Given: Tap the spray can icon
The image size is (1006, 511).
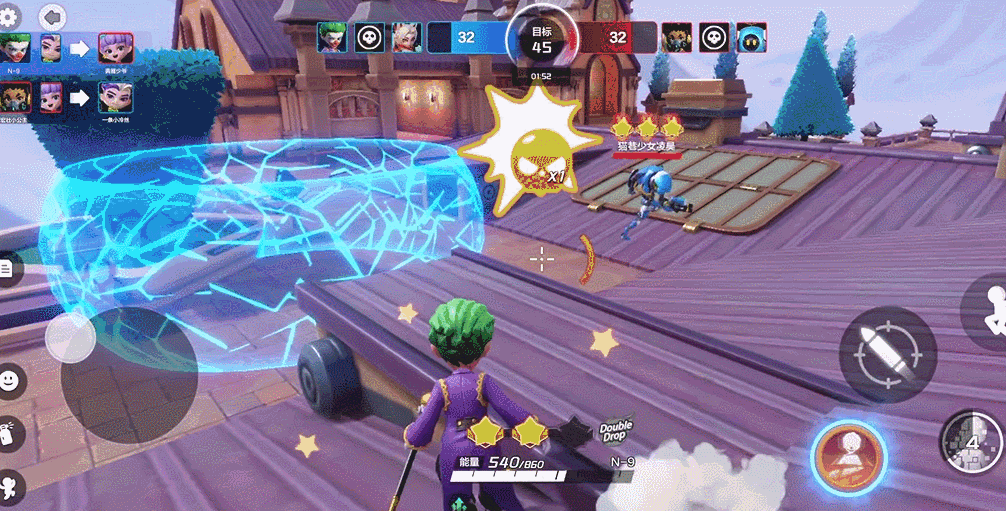Looking at the screenshot, I should [x=9, y=432].
